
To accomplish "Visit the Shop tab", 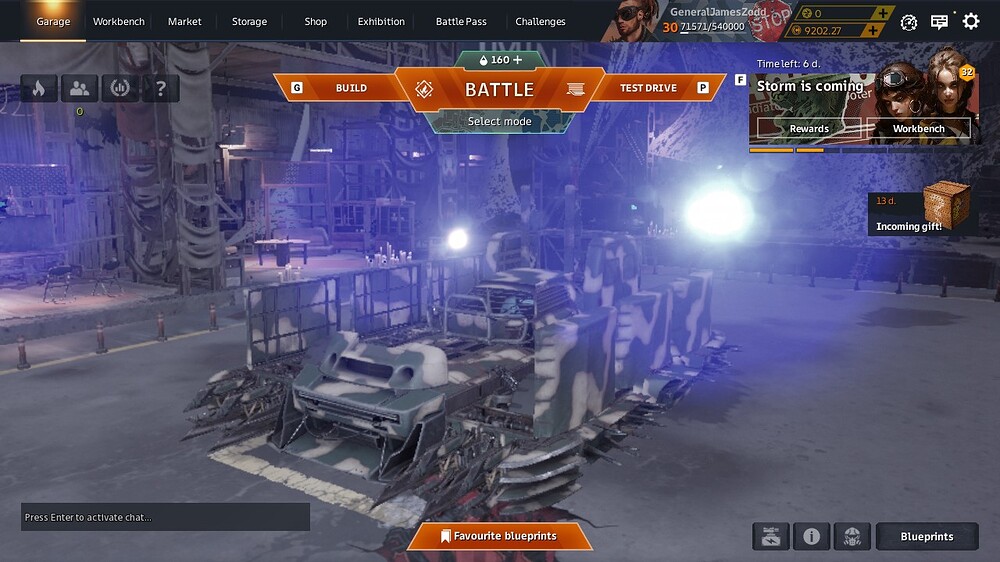I will 316,21.
